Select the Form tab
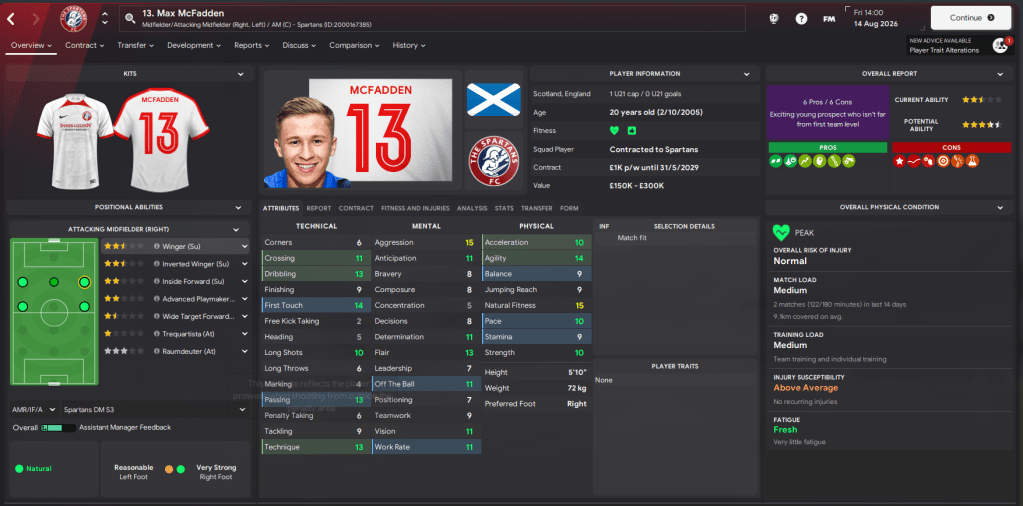Viewport: 1023px width, 506px height. (x=569, y=208)
